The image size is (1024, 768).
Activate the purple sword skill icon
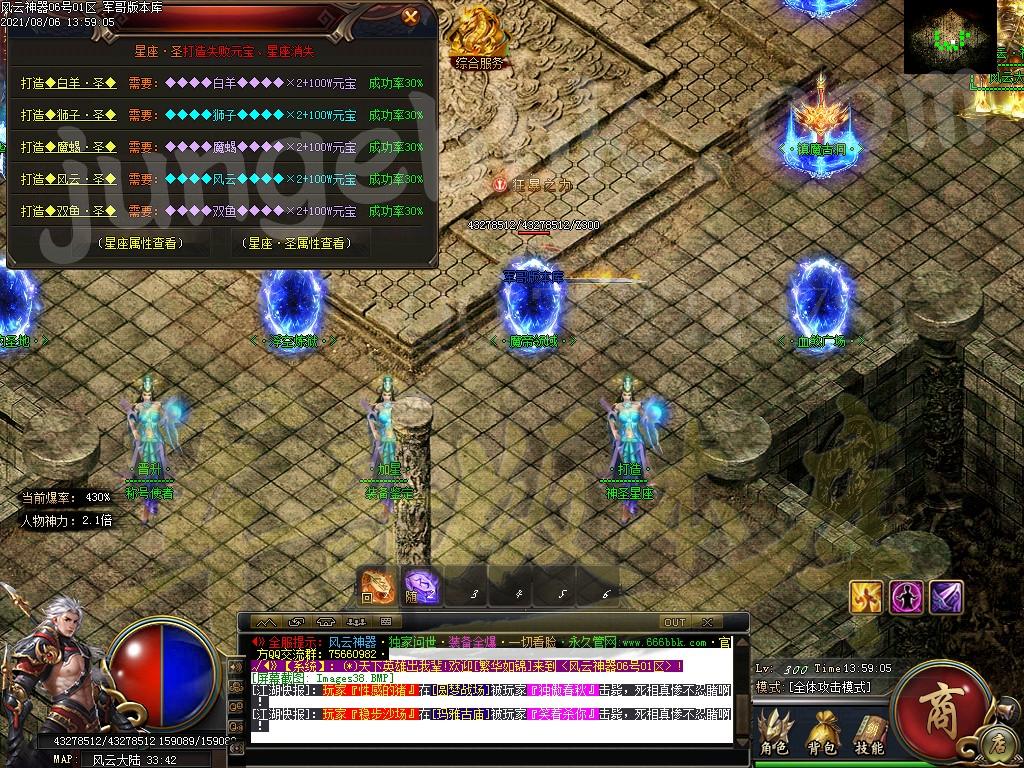(946, 597)
